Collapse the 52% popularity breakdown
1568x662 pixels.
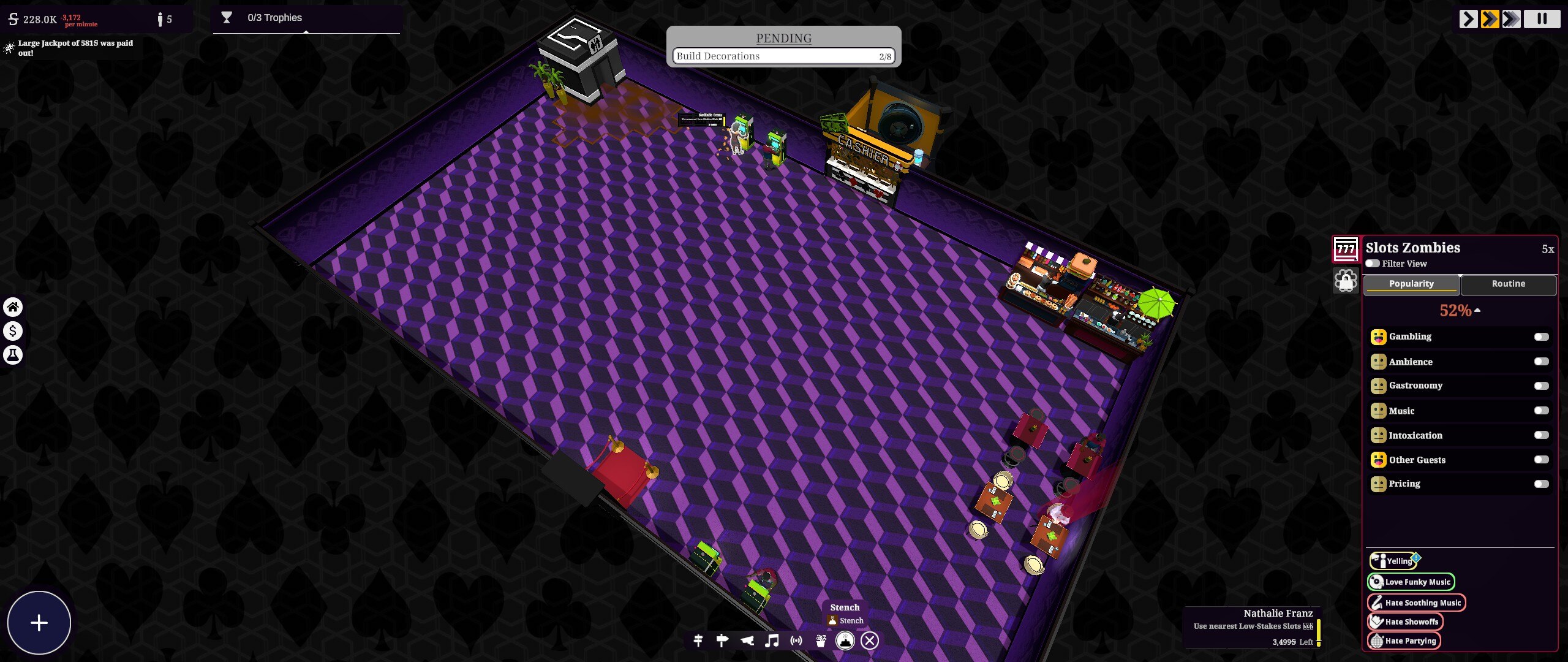coord(1478,311)
